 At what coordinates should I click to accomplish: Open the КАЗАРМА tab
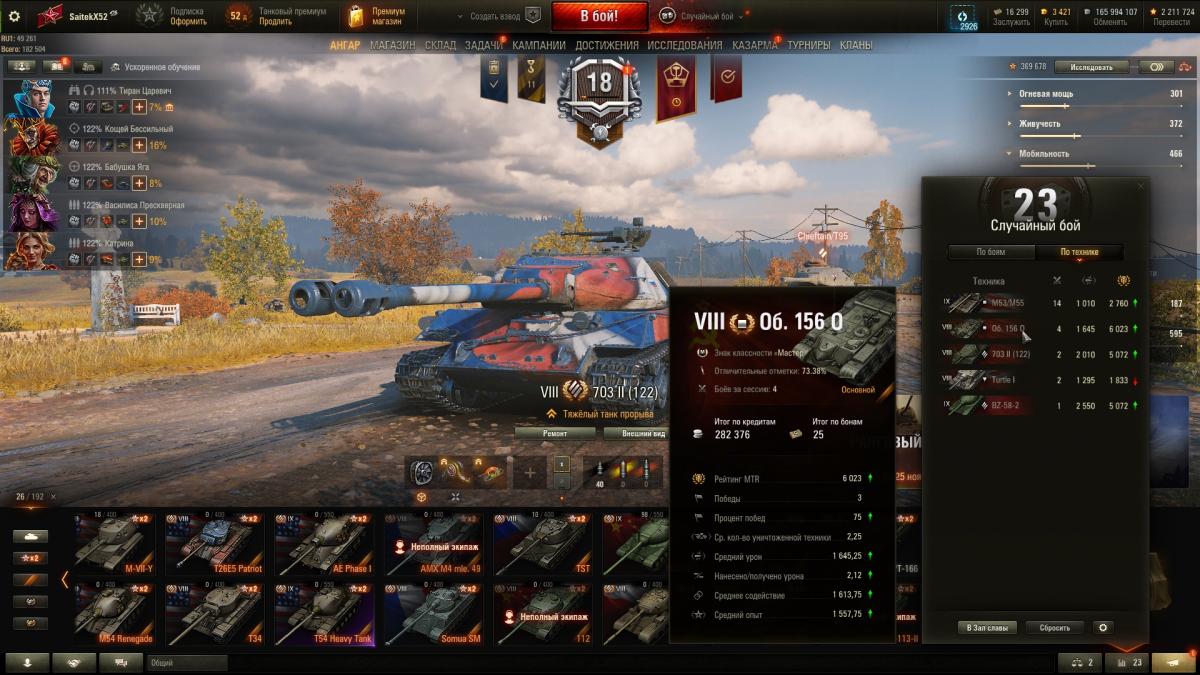point(754,45)
